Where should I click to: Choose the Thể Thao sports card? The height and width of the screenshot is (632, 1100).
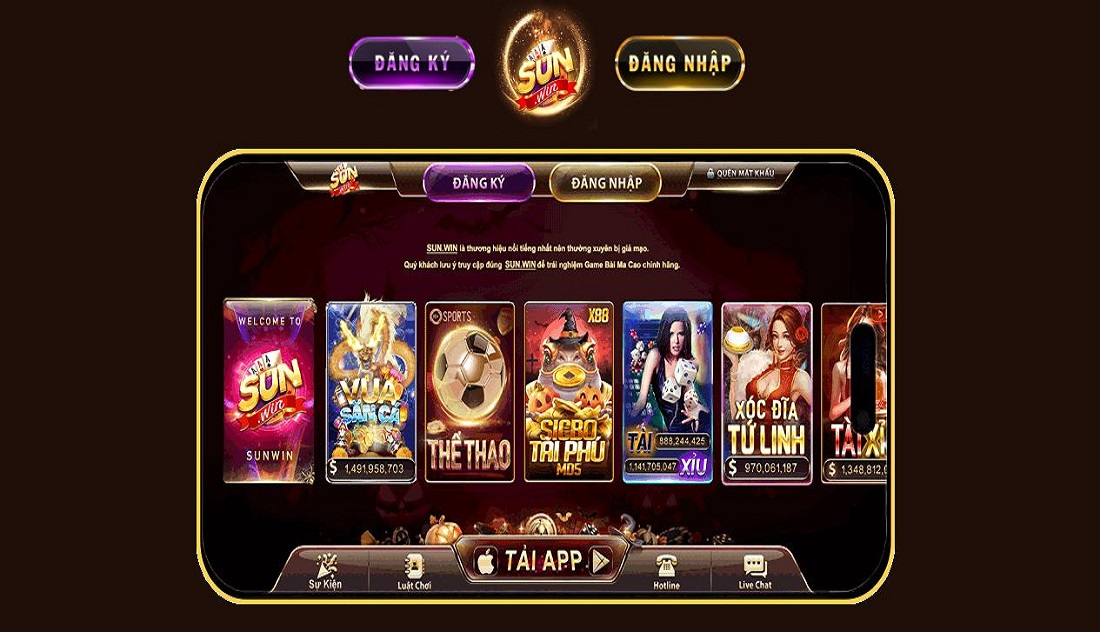[x=469, y=391]
